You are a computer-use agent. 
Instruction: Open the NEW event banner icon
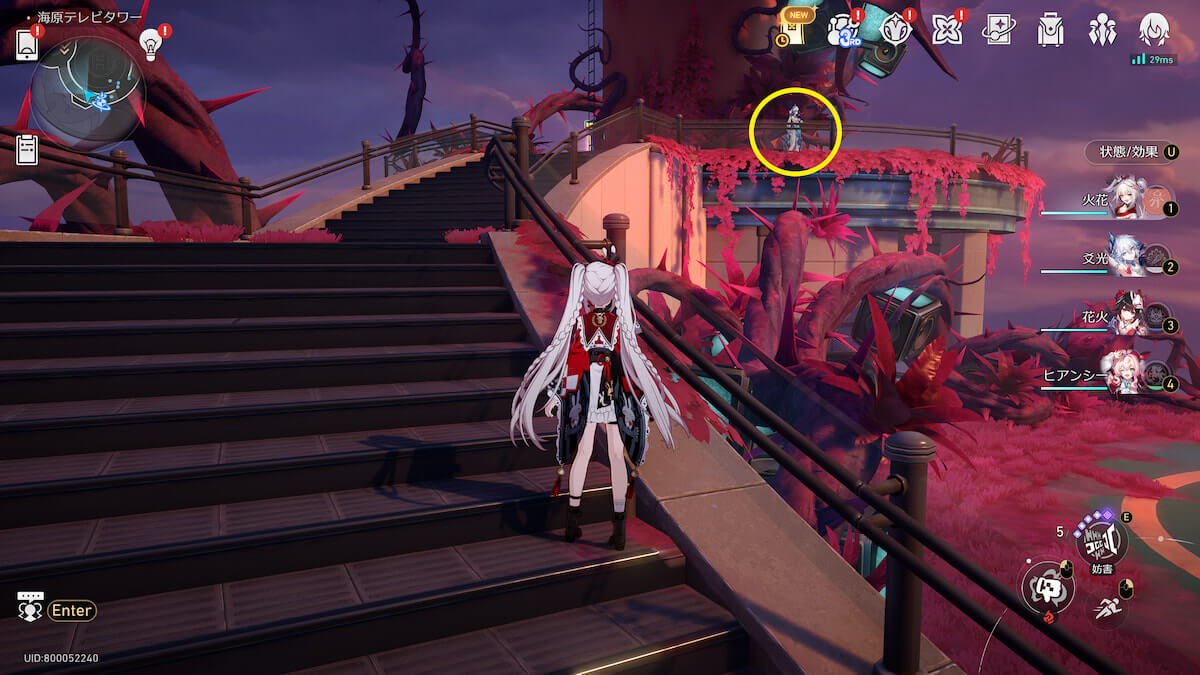pyautogui.click(x=793, y=29)
